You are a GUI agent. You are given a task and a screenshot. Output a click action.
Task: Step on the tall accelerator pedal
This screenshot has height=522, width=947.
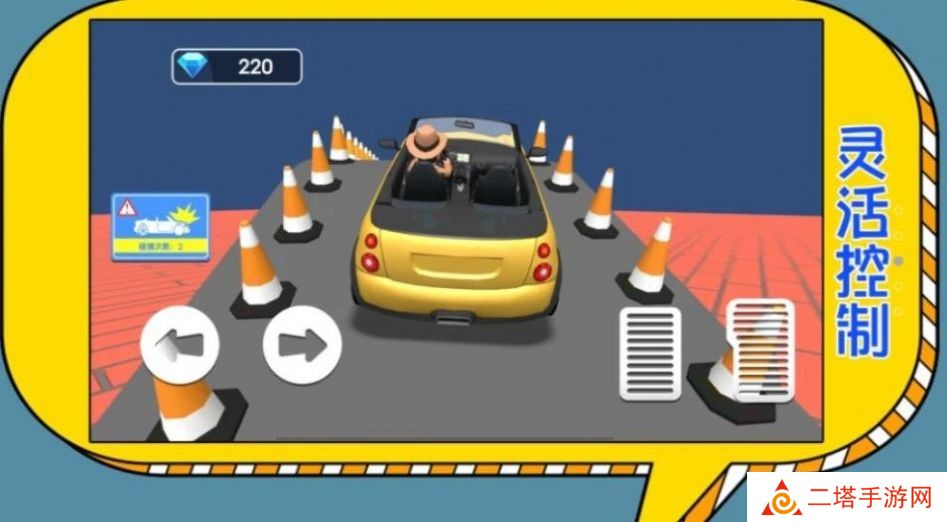tap(761, 349)
